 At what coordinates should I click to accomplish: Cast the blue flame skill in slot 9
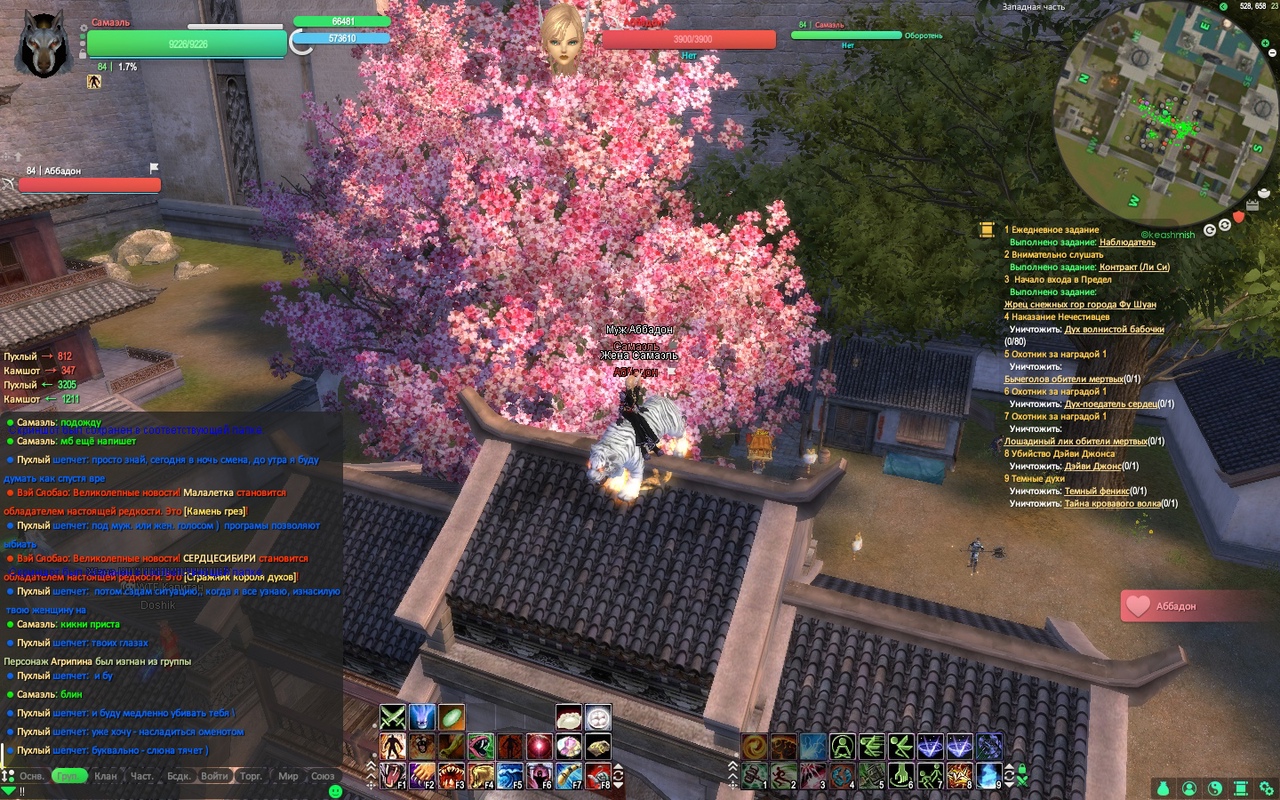989,775
